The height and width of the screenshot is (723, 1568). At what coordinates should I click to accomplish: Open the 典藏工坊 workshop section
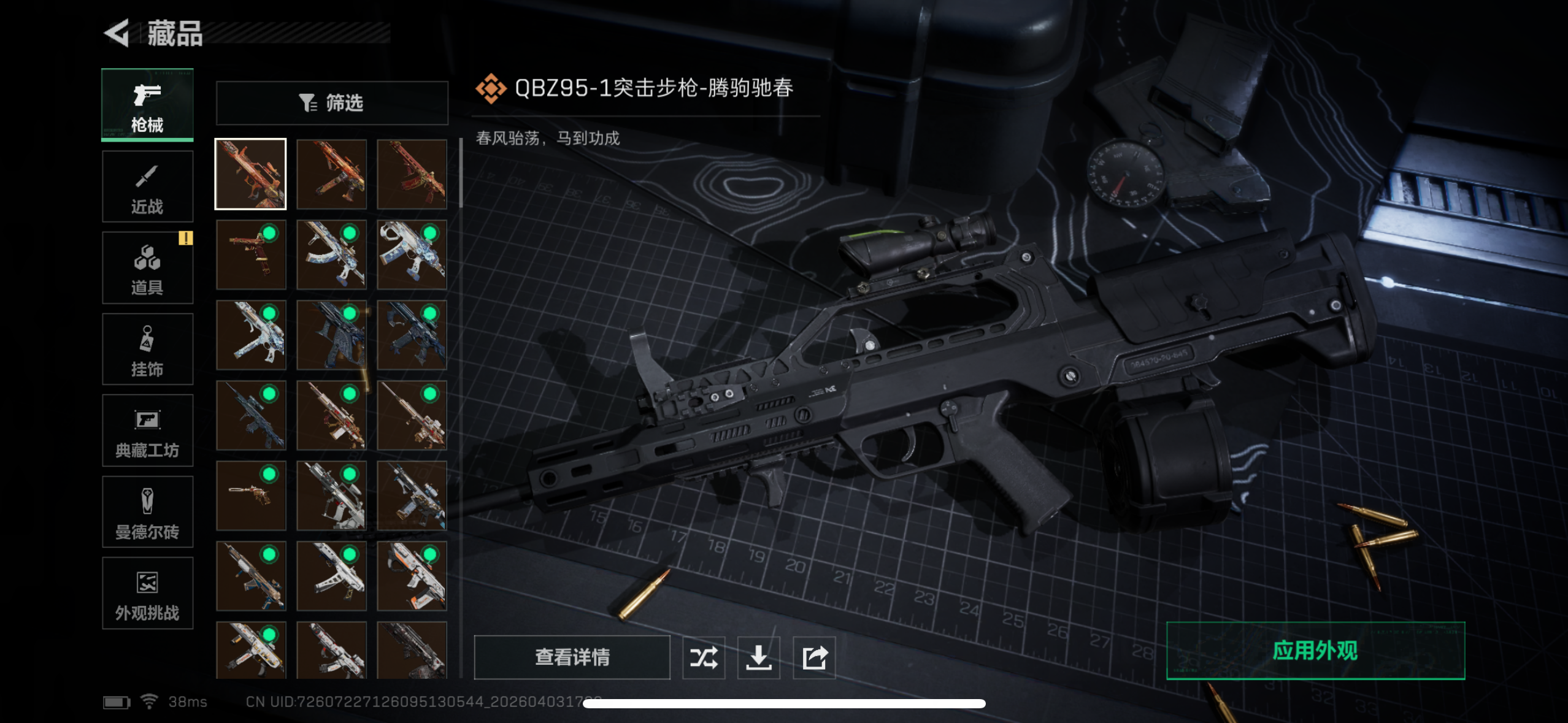[147, 430]
